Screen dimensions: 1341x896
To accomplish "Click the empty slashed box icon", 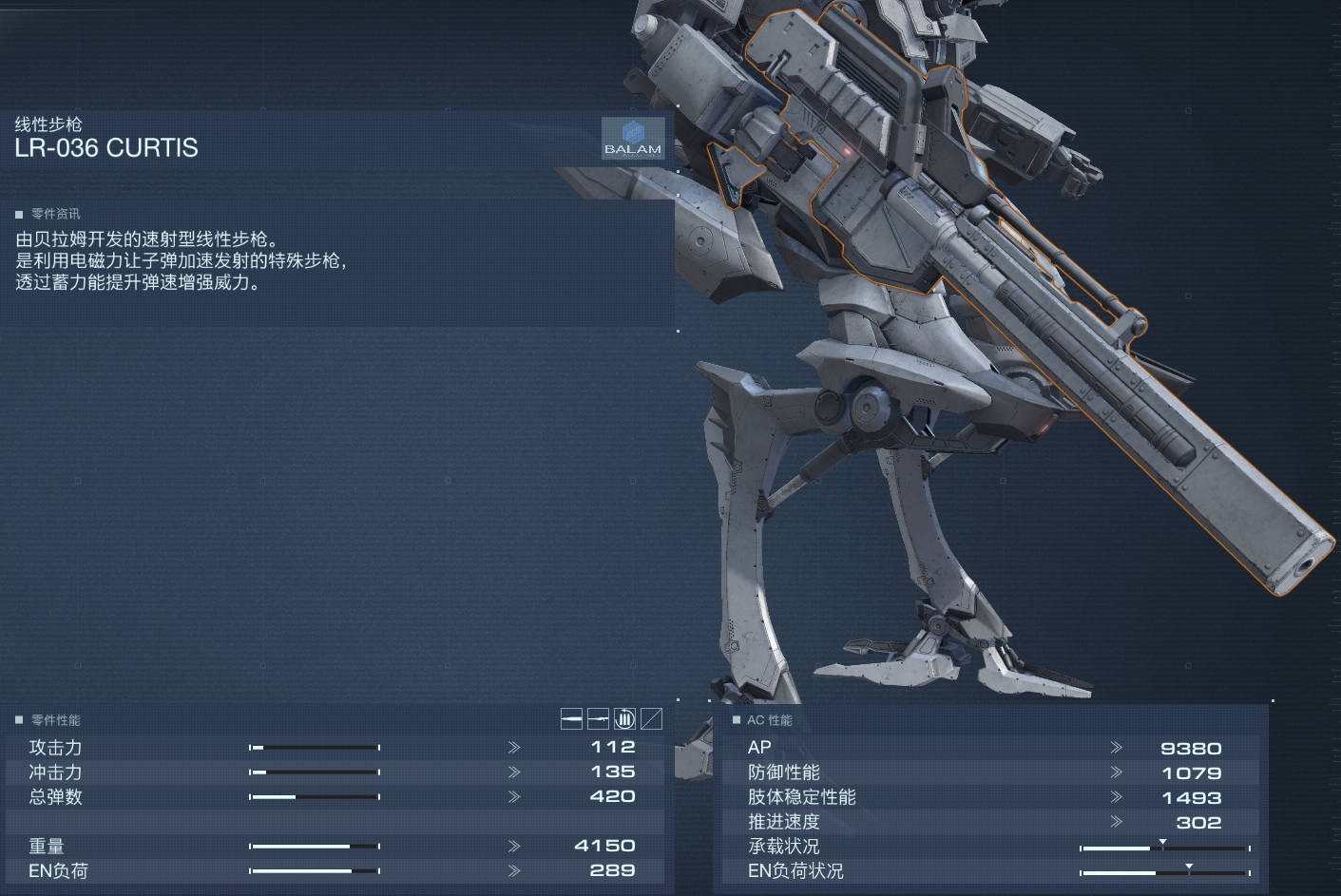I will click(651, 719).
